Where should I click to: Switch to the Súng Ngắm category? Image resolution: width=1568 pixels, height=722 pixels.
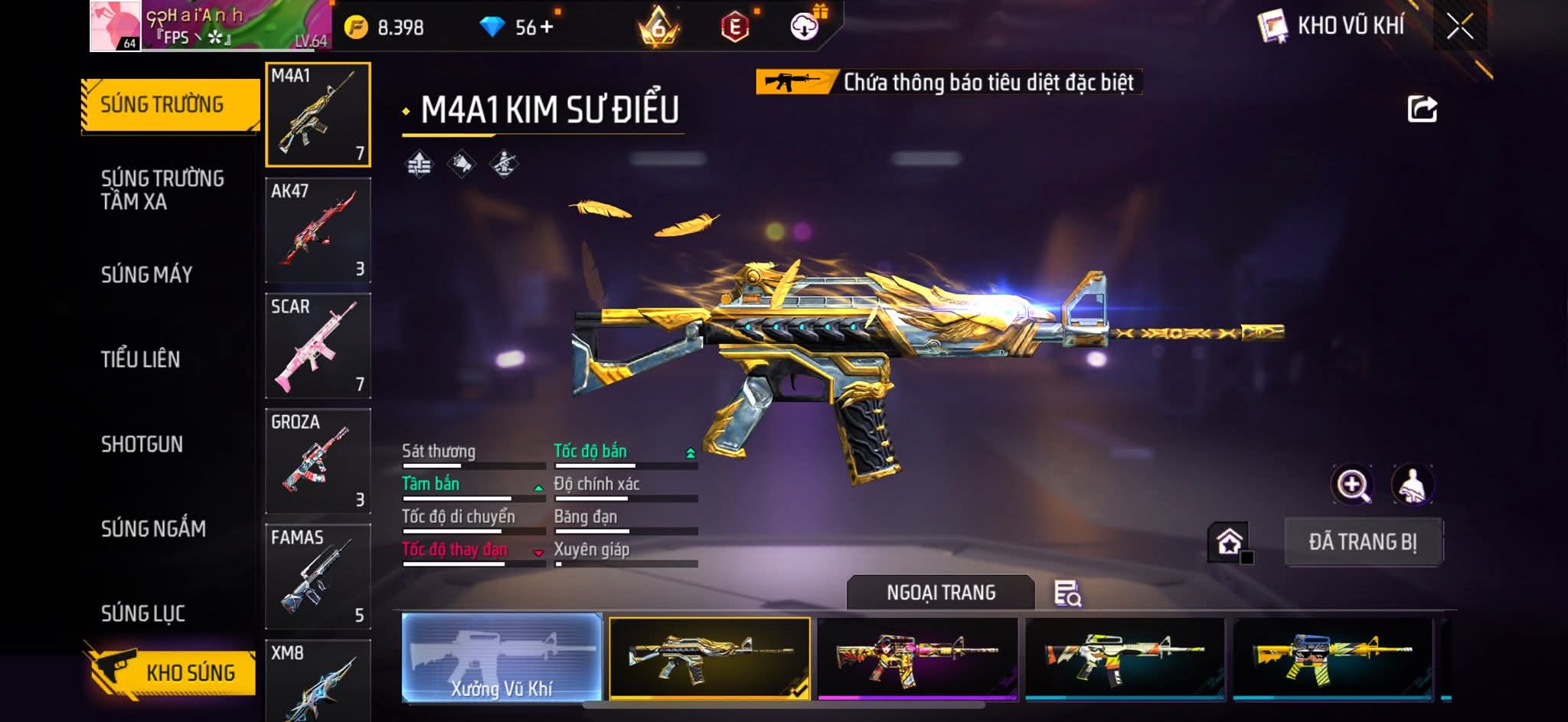(x=153, y=528)
